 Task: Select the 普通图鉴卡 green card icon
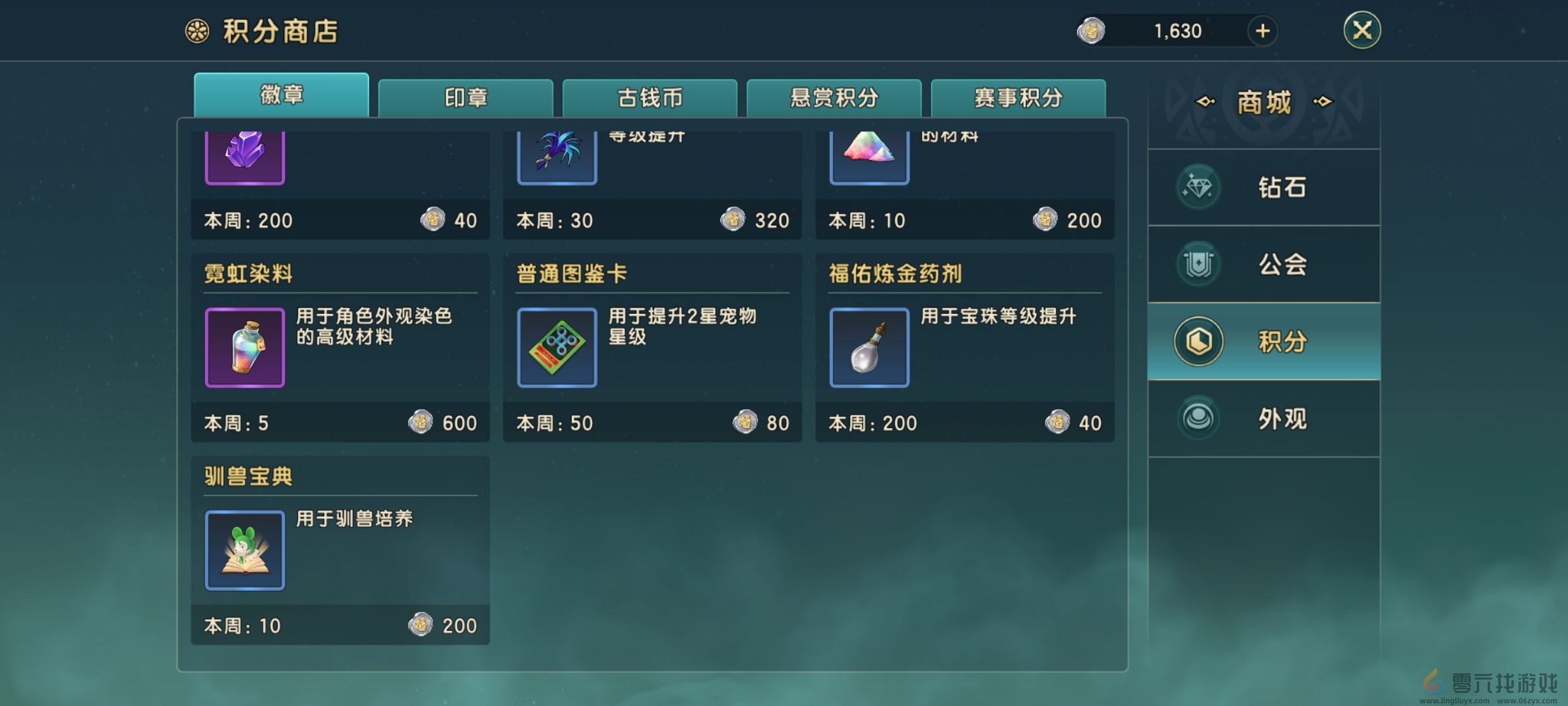click(557, 347)
